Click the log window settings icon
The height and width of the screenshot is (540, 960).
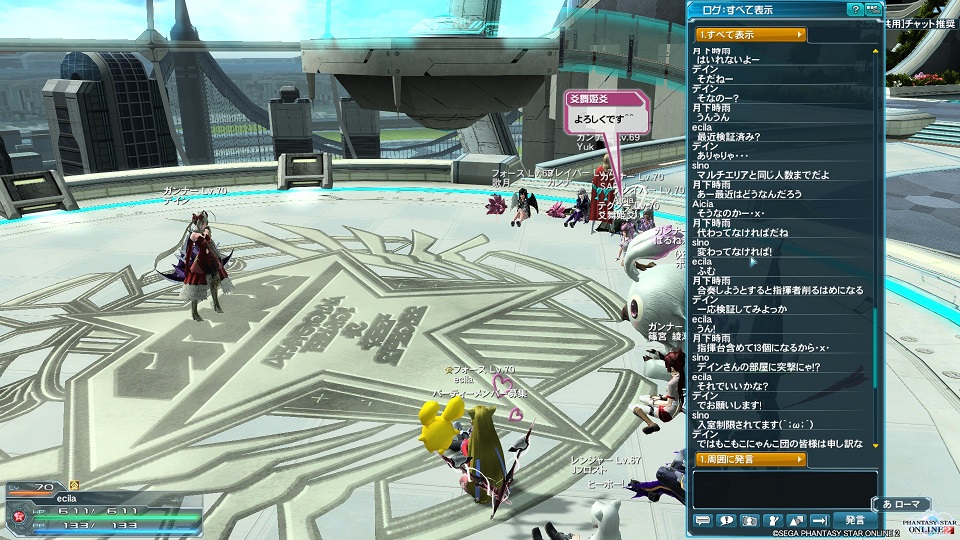873,9
